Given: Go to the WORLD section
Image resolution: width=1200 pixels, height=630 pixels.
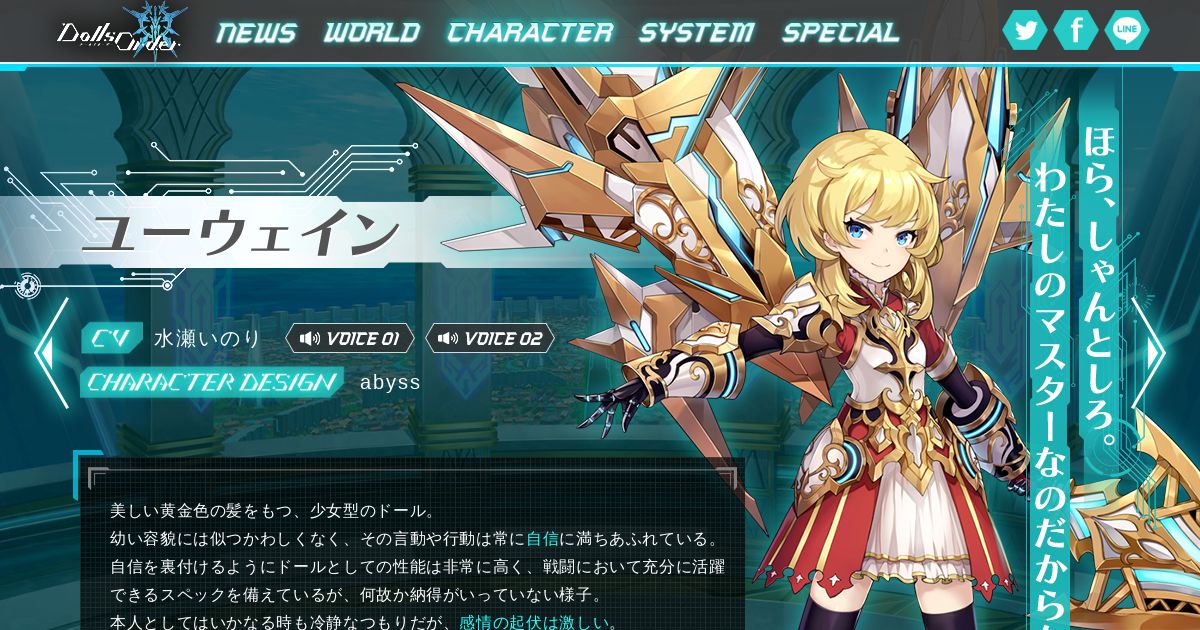Looking at the screenshot, I should pyautogui.click(x=372, y=33).
